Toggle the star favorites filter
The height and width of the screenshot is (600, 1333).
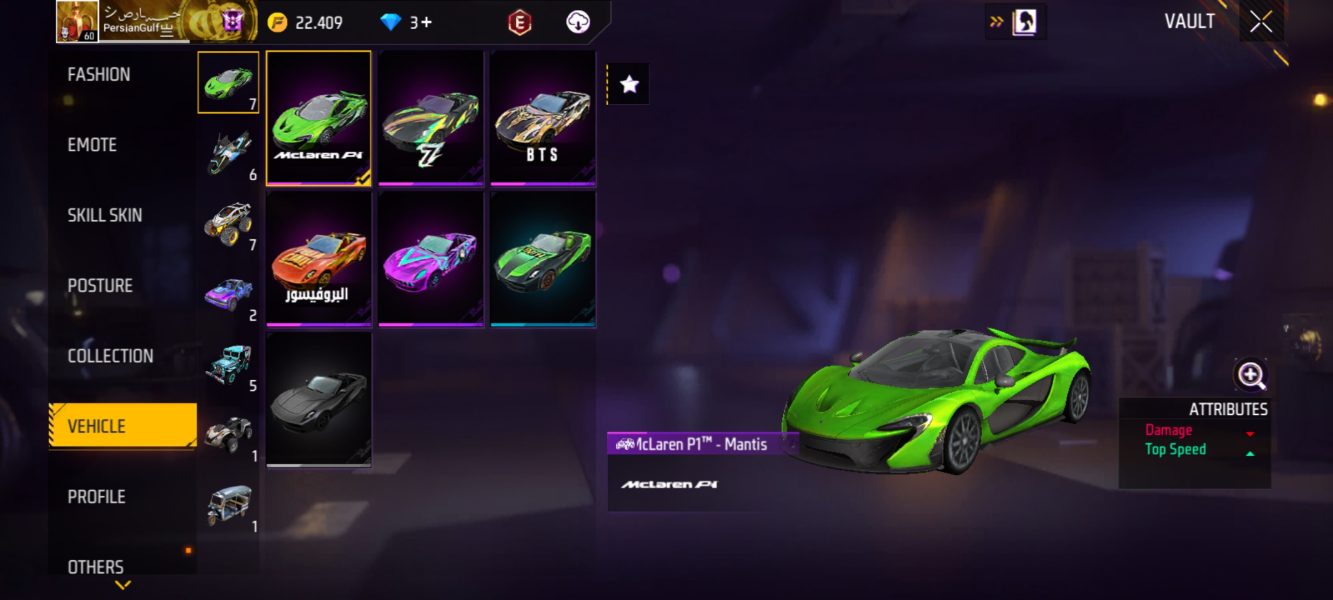[629, 85]
